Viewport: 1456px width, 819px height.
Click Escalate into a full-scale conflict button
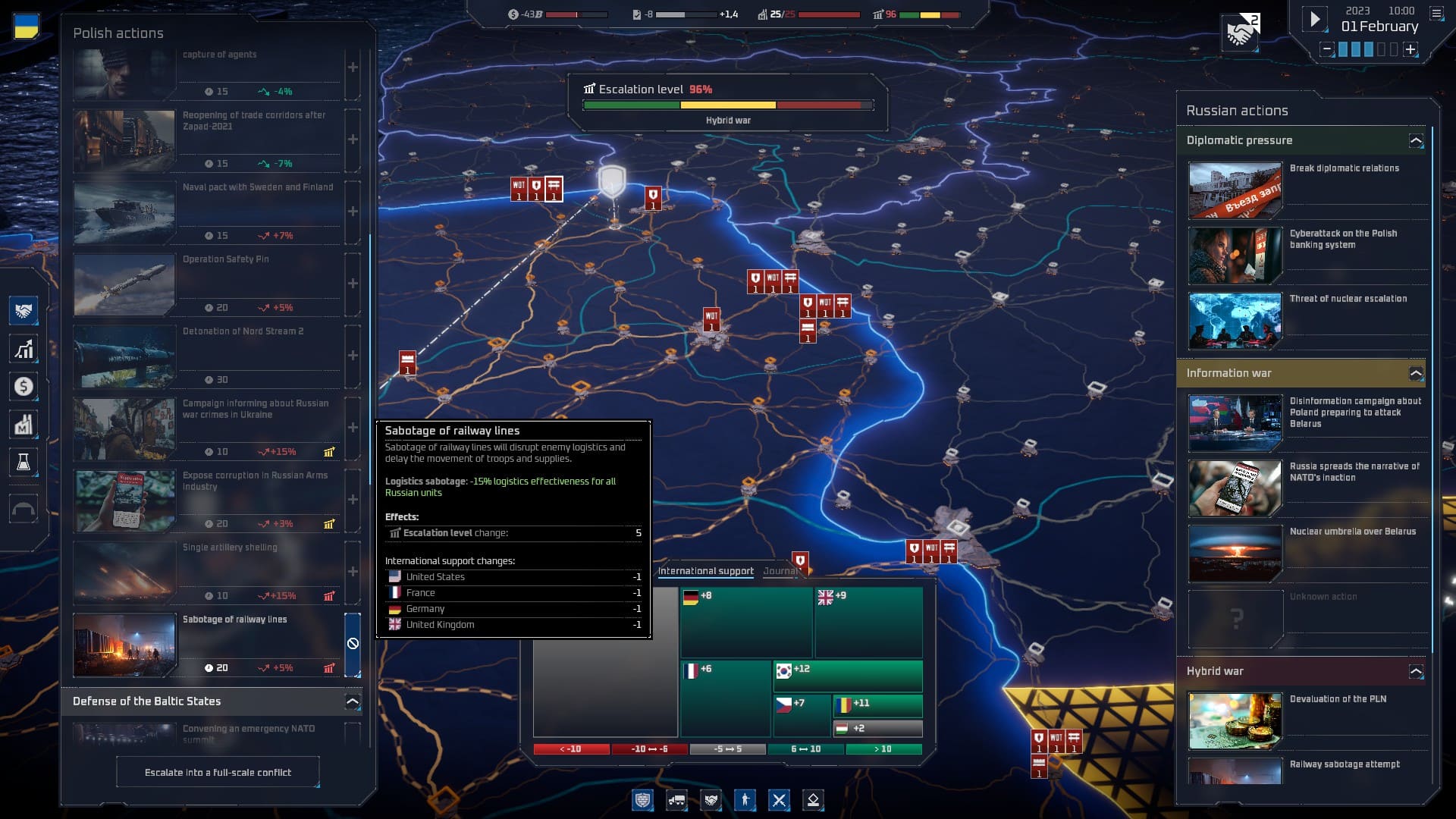pos(218,772)
